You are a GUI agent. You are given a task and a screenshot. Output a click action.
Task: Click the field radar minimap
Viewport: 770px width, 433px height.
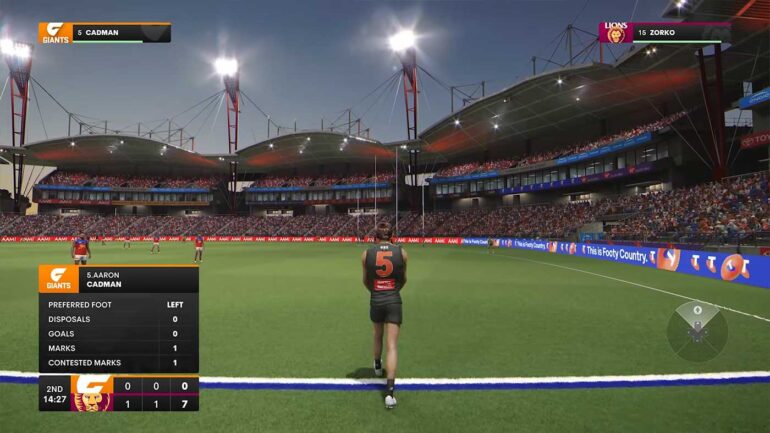tap(697, 331)
